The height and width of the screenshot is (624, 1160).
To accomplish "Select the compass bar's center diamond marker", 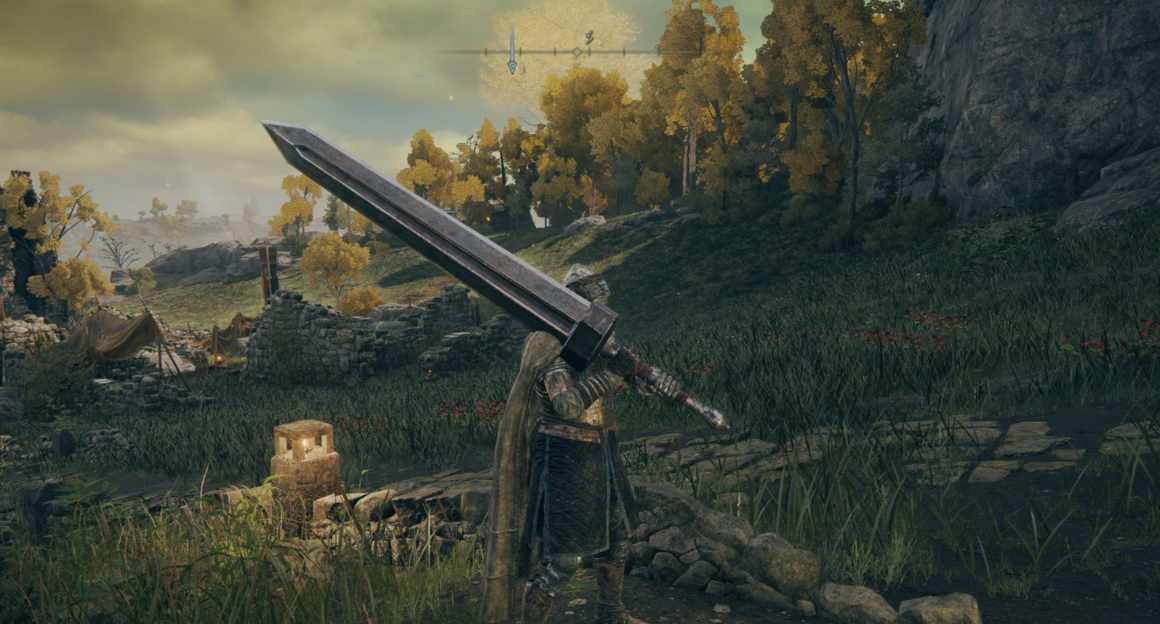I will click(576, 51).
